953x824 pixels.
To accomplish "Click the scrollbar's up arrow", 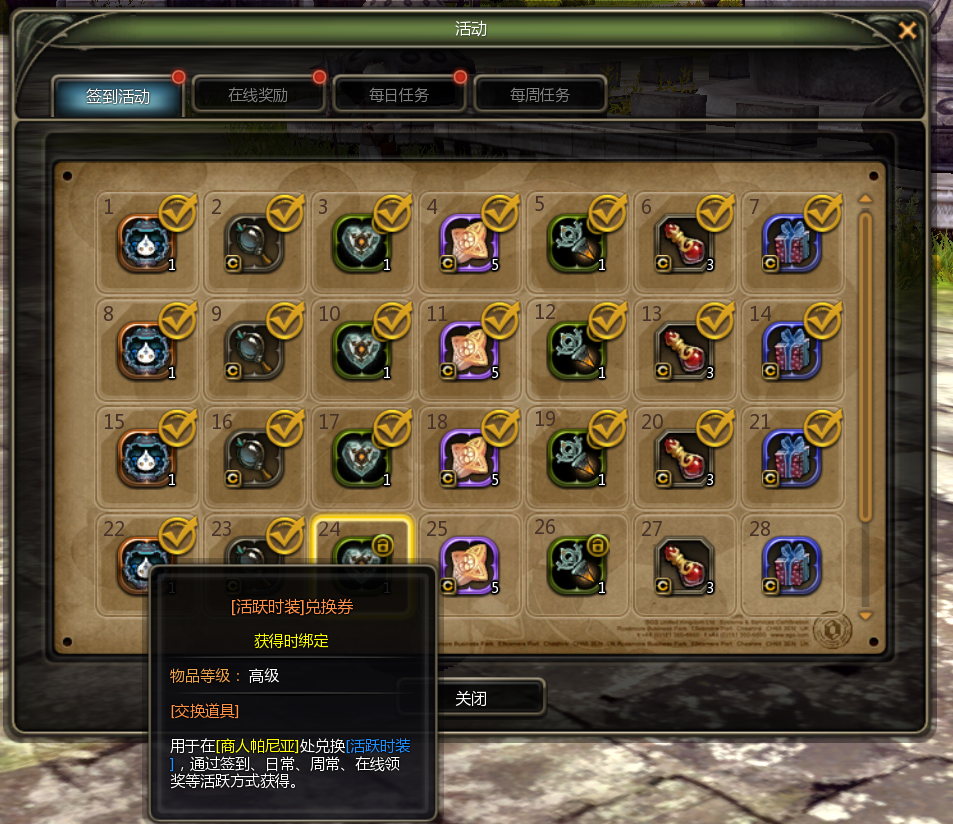I will 866,198.
